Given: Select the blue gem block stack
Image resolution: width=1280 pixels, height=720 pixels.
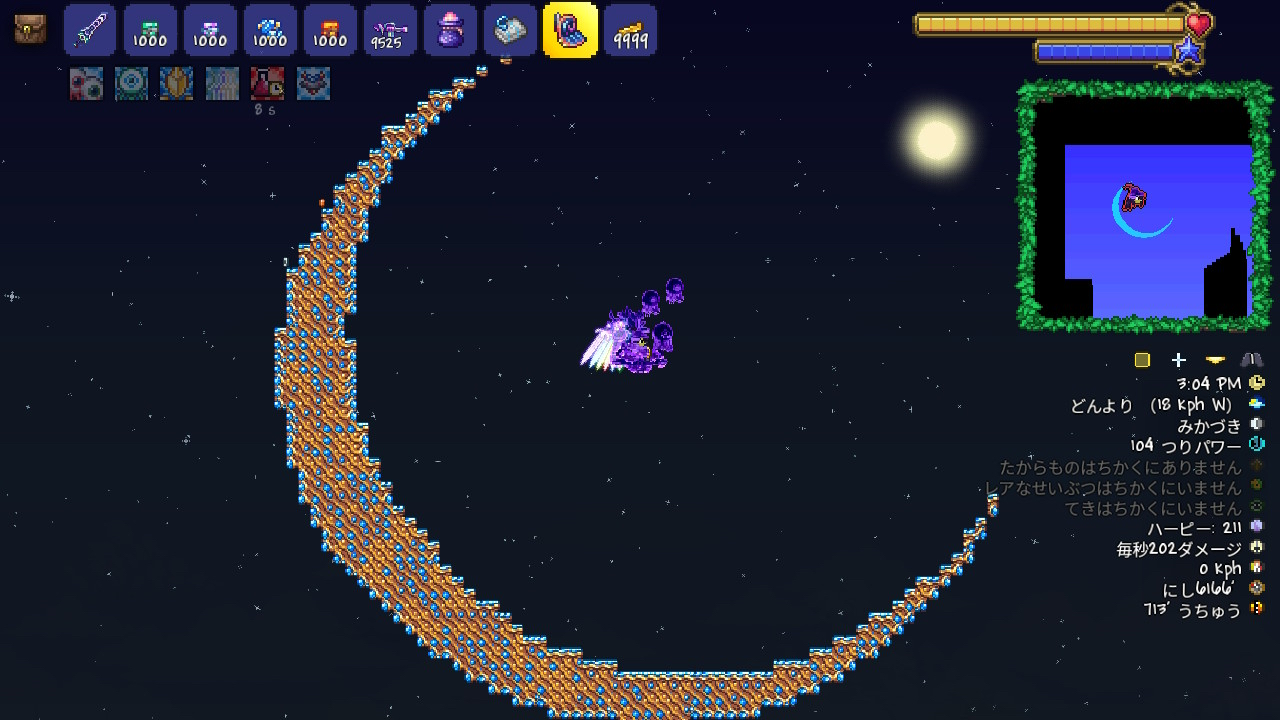Looking at the screenshot, I should click(x=270, y=30).
